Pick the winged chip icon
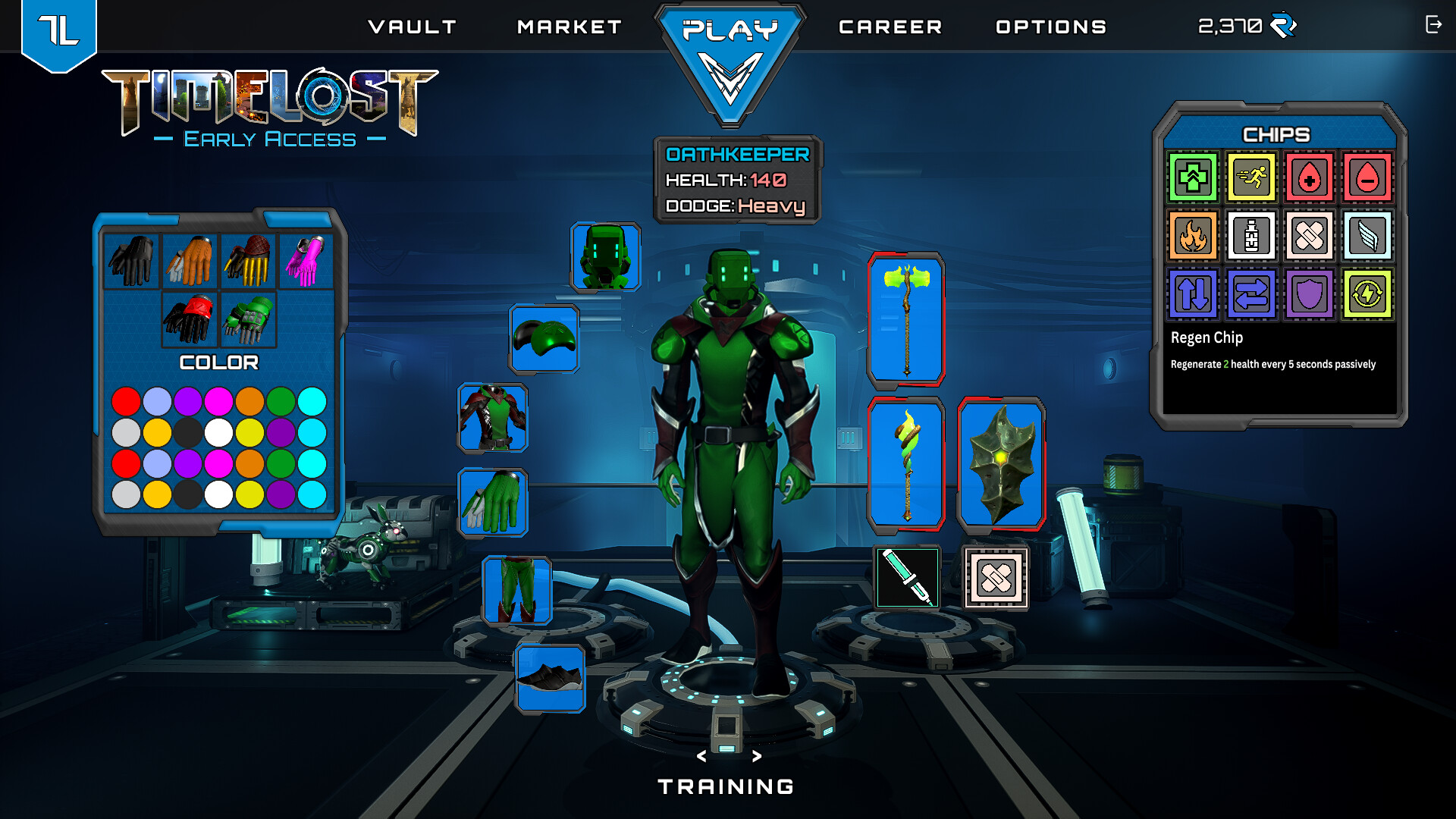1456x819 pixels. click(1368, 236)
